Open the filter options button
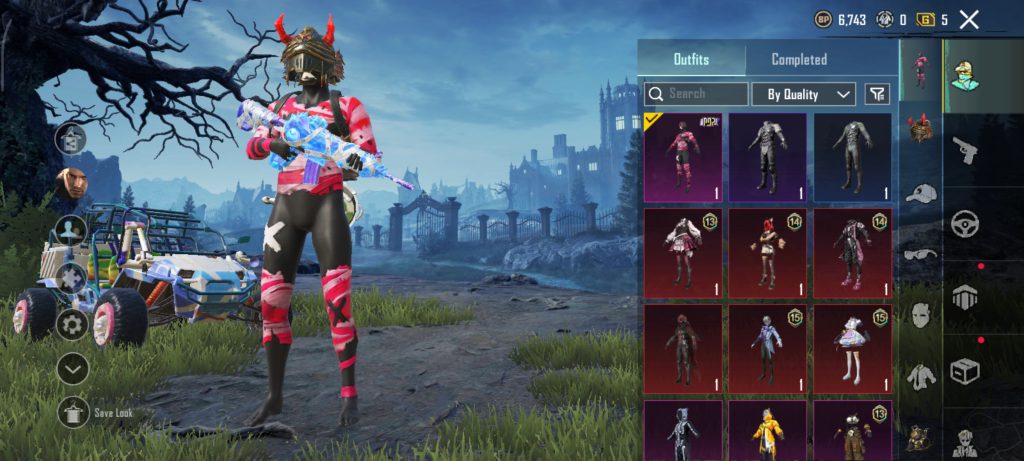Viewport: 1024px width, 461px height. click(876, 94)
